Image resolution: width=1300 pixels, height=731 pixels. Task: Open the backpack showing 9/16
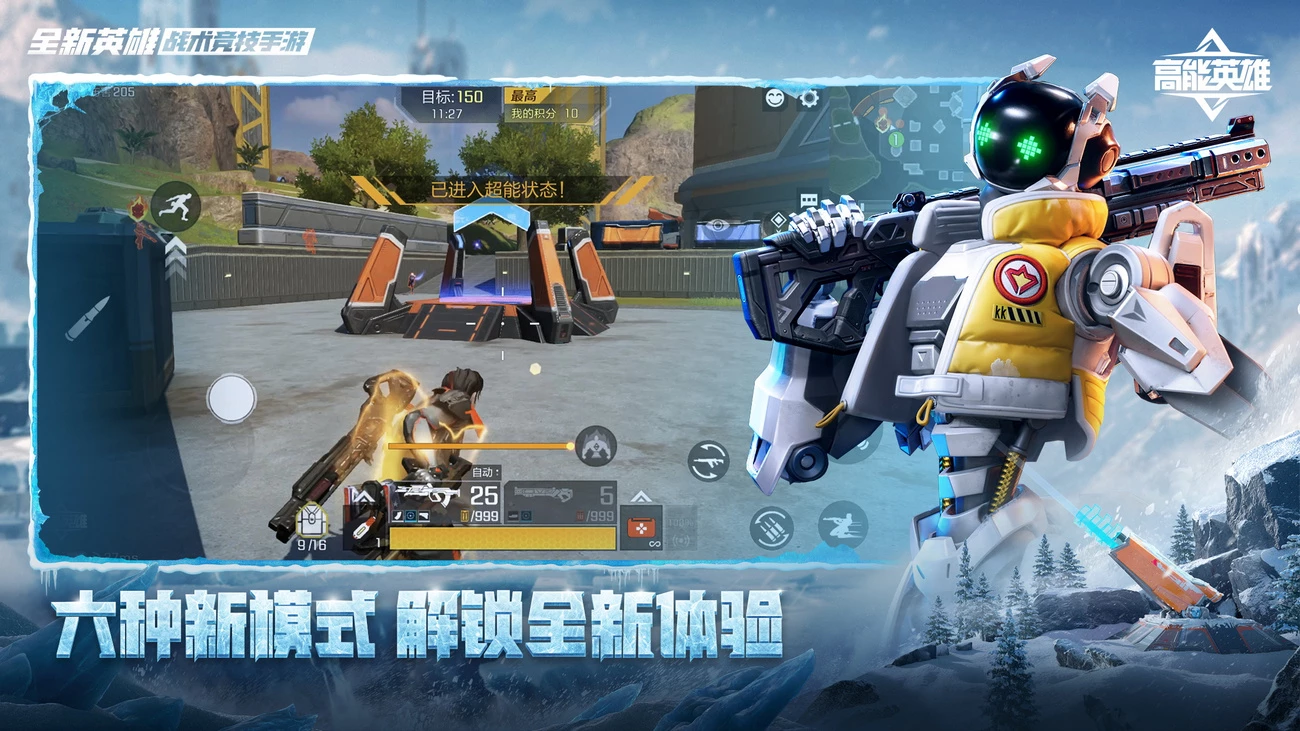pos(311,522)
